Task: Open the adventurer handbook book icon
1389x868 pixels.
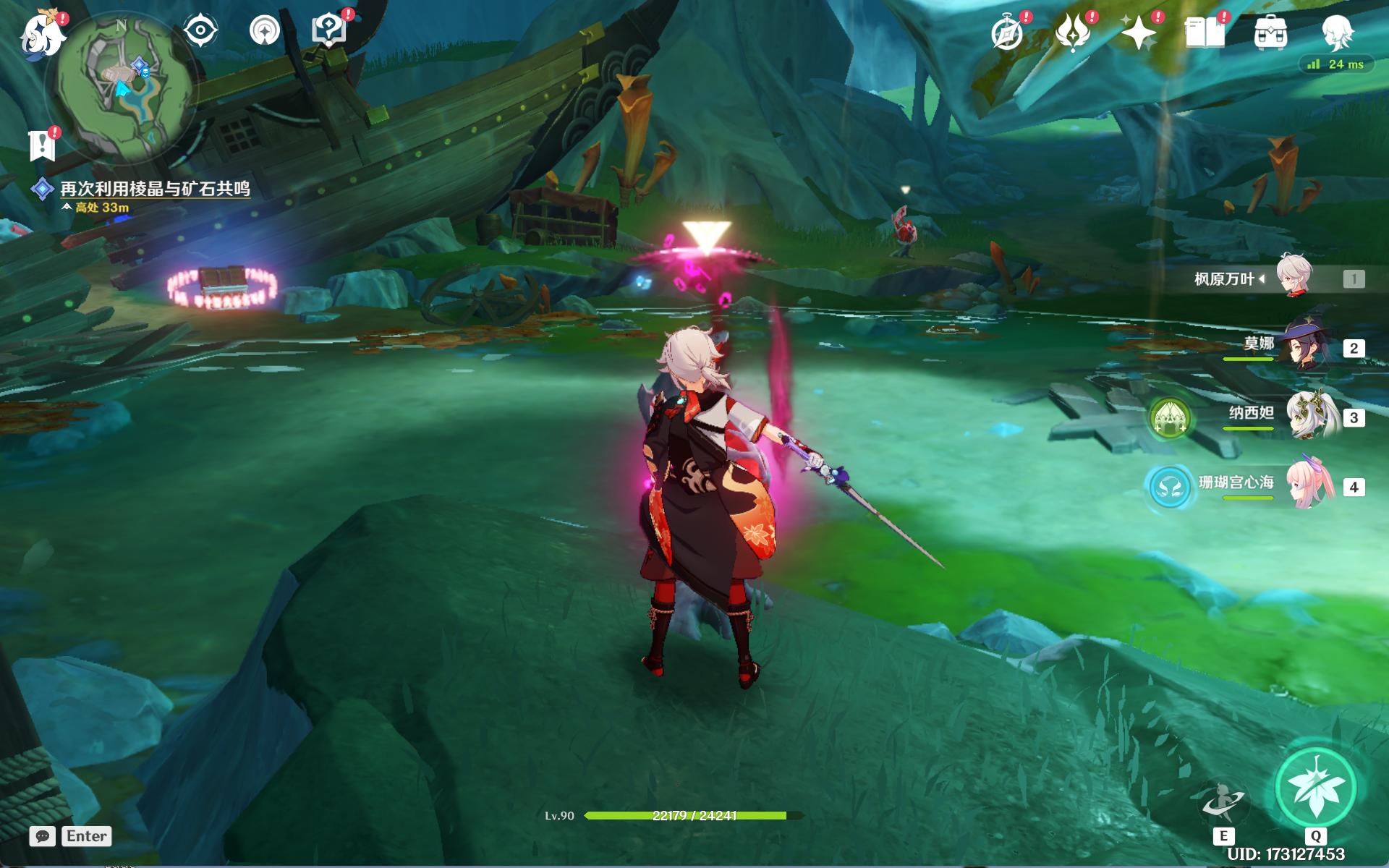Action: pyautogui.click(x=1205, y=33)
